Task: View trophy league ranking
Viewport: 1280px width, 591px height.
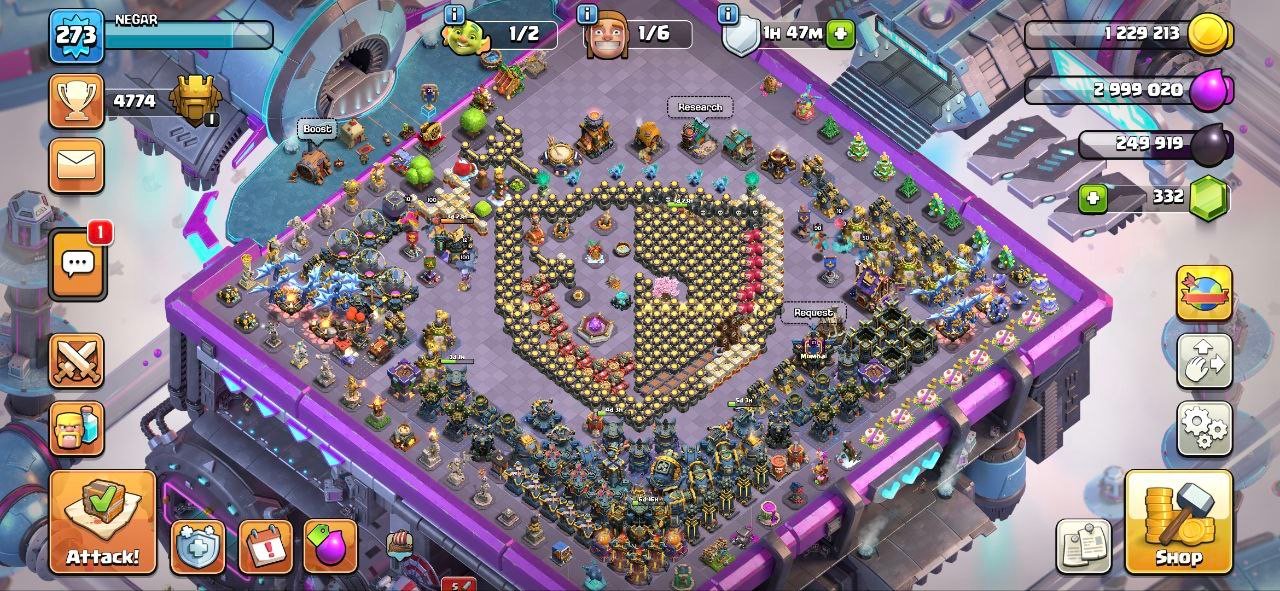Action: (77, 100)
